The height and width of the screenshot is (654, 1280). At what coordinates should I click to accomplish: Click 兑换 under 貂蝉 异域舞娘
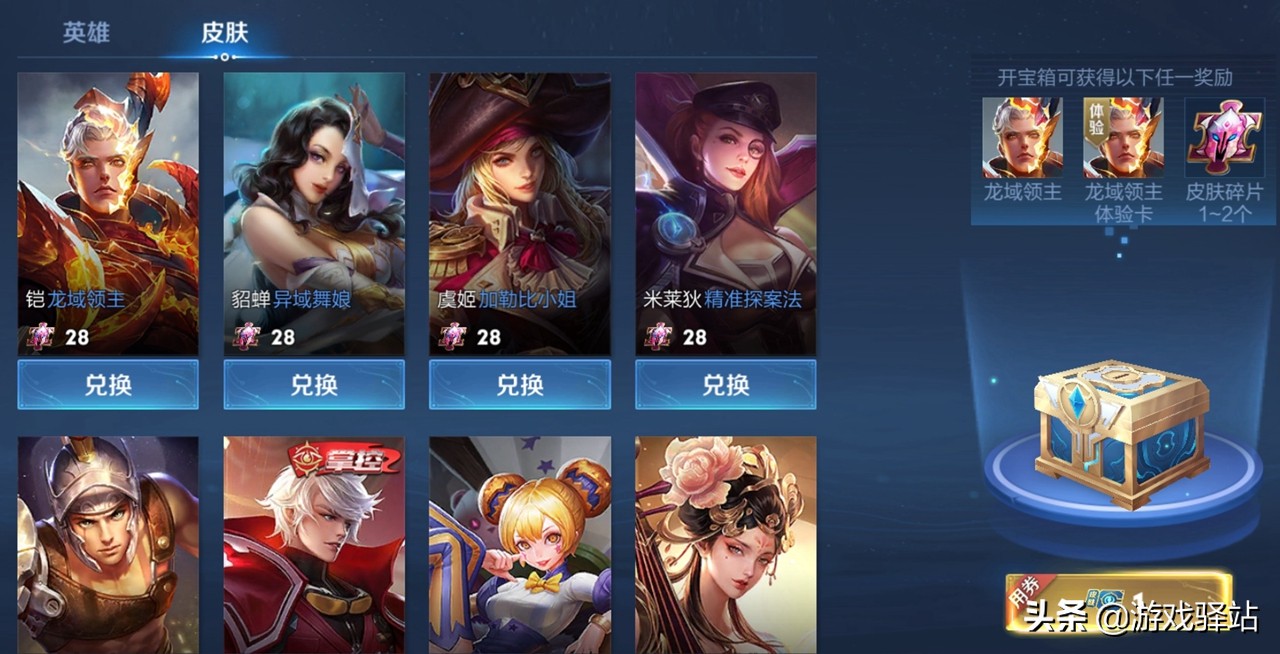(314, 385)
